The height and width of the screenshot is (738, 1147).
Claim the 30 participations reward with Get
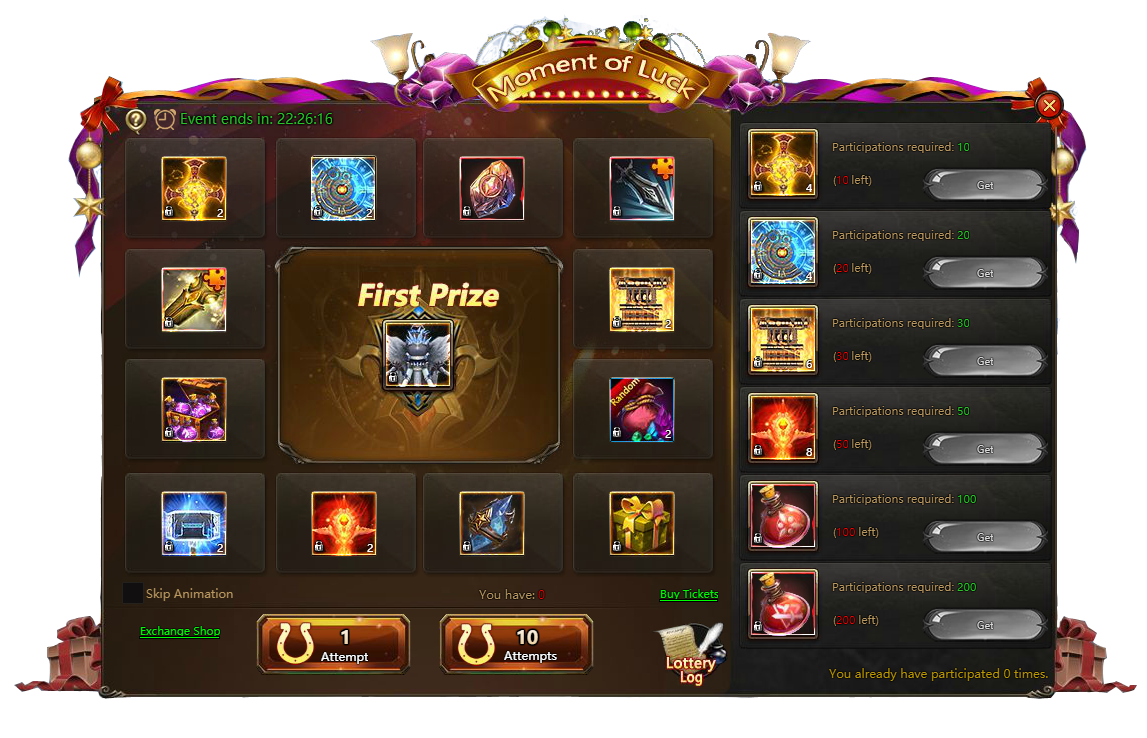(x=984, y=361)
